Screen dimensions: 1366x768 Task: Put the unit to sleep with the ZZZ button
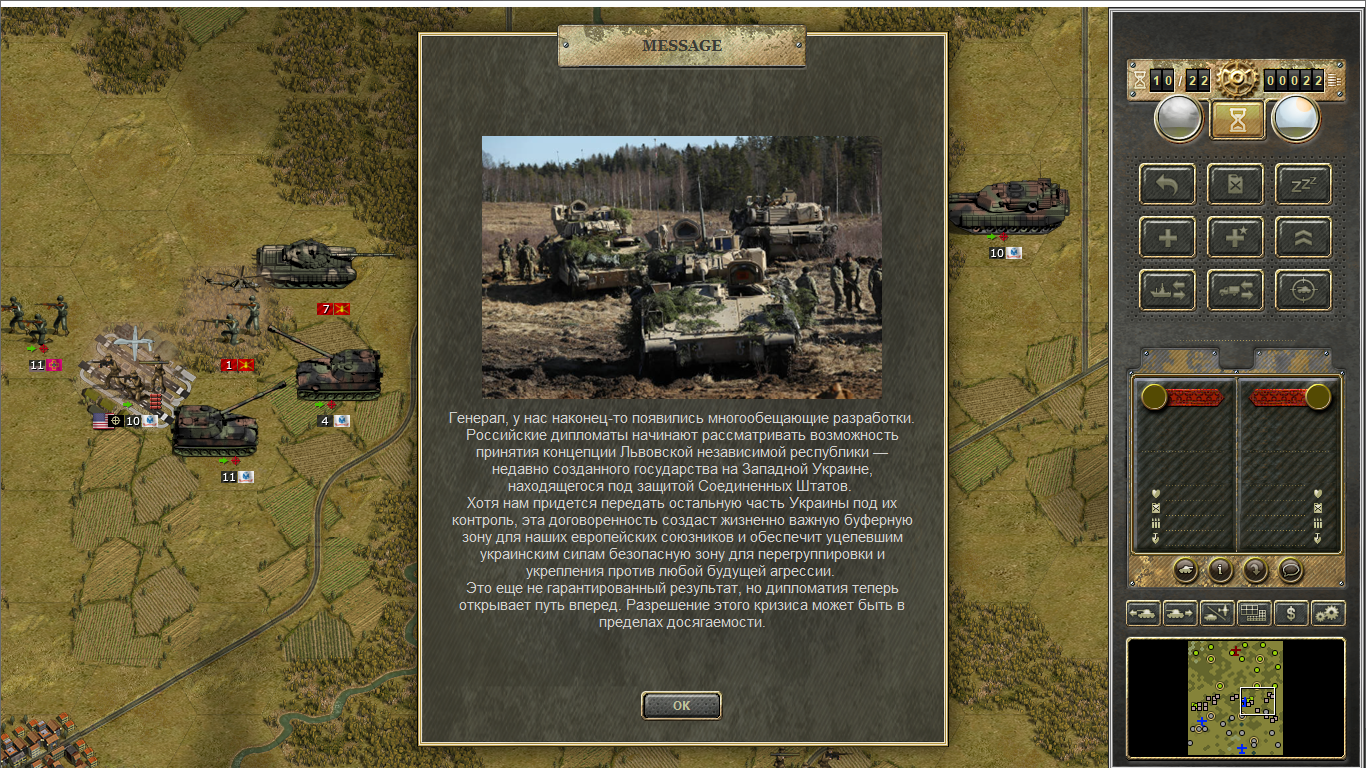(x=1303, y=184)
